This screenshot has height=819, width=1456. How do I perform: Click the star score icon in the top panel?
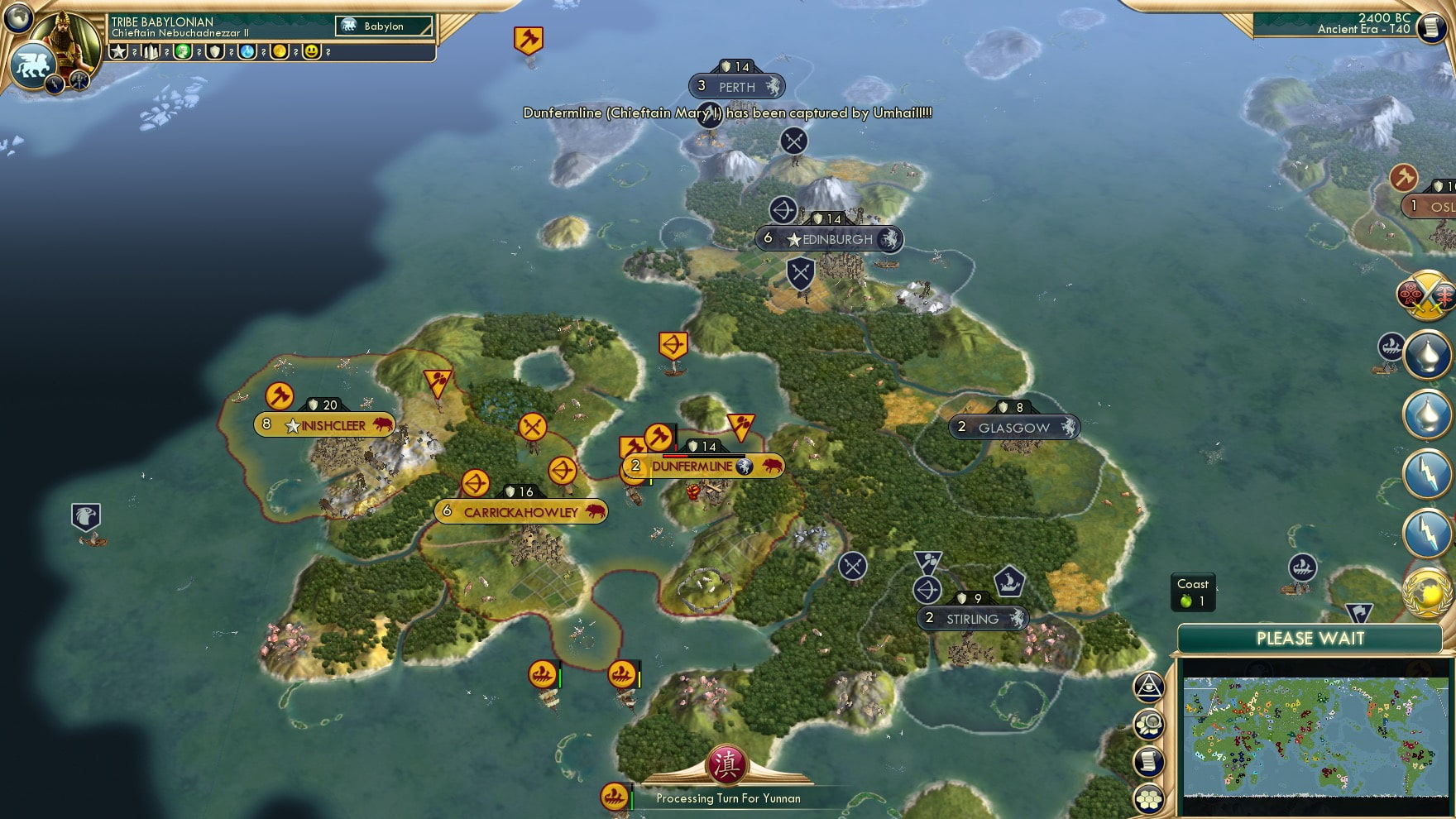click(x=118, y=52)
